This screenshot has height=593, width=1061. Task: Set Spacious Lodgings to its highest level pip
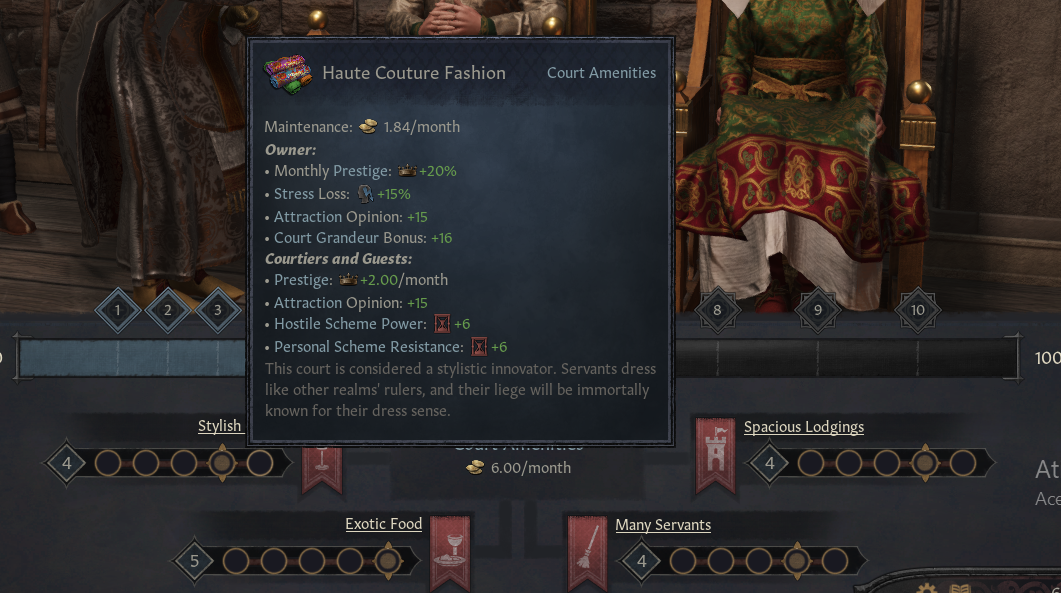coord(963,463)
